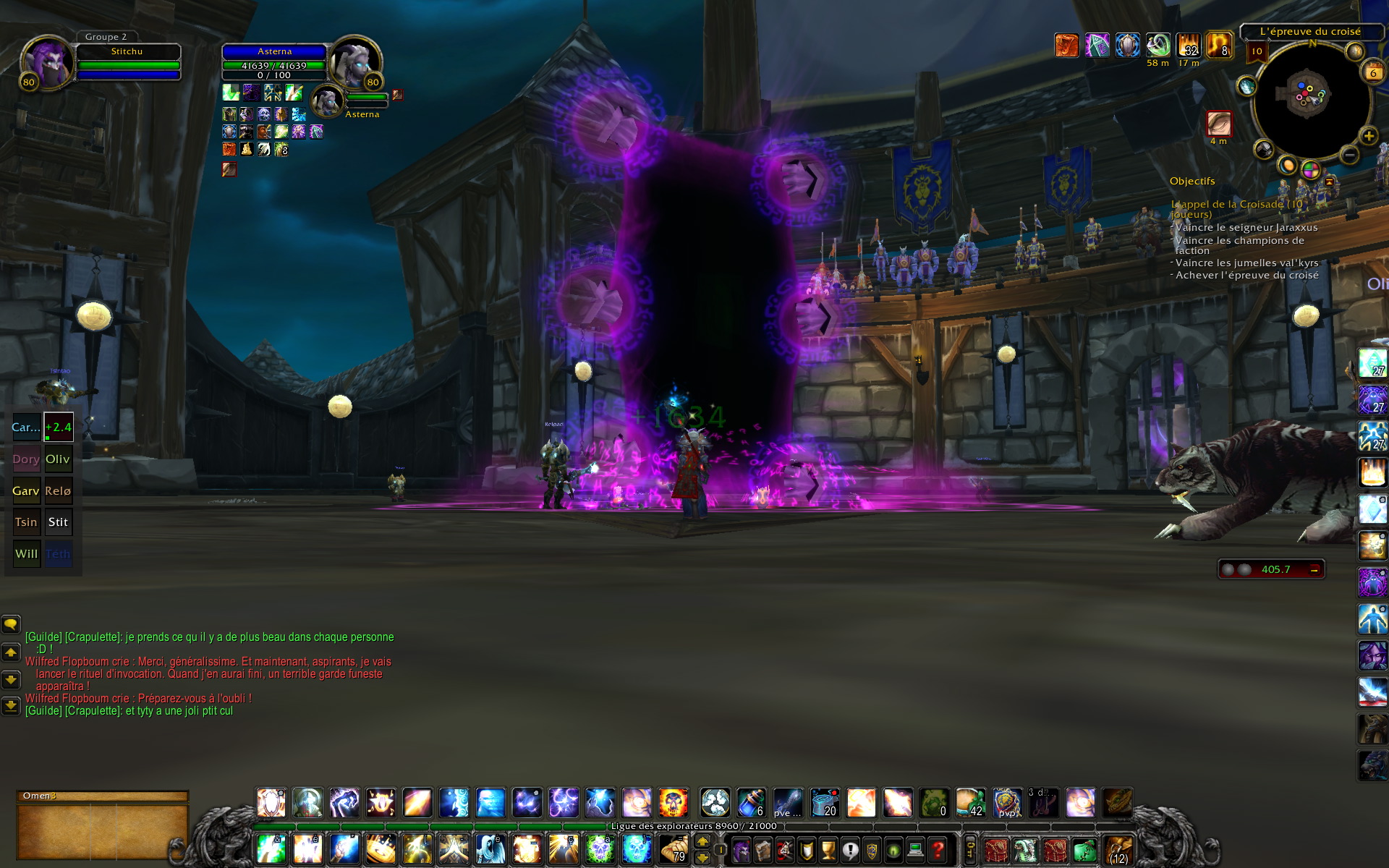Click the Objectifs quest tracker header
The width and height of the screenshot is (1389, 868).
click(1192, 181)
